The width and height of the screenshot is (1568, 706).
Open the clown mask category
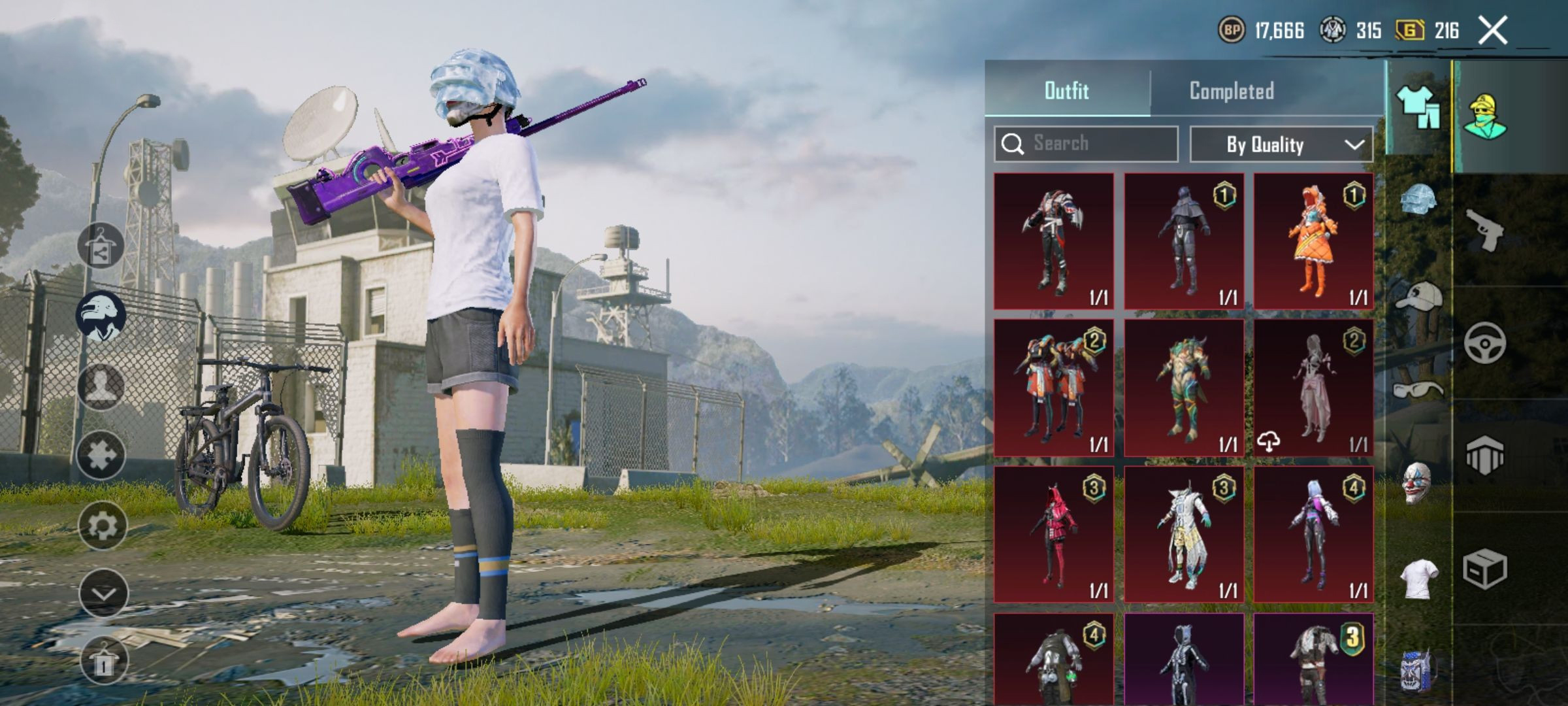click(1417, 482)
